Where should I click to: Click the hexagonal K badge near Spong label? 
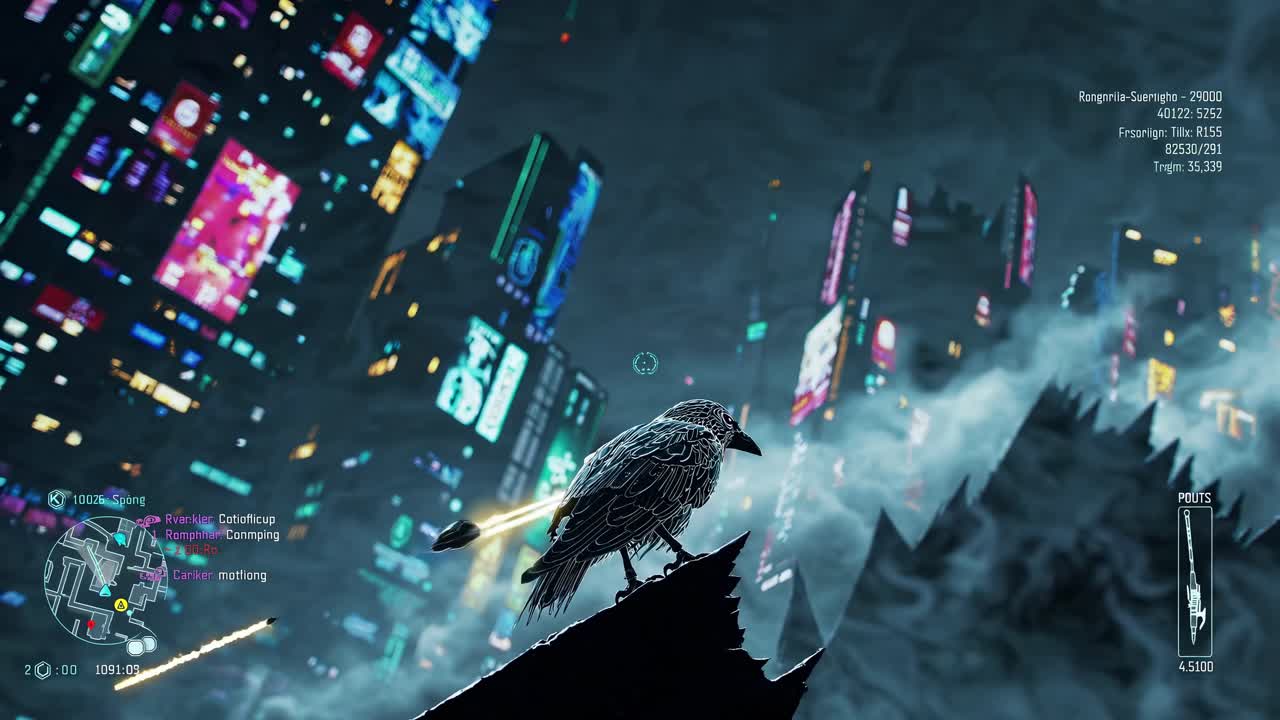coord(56,497)
